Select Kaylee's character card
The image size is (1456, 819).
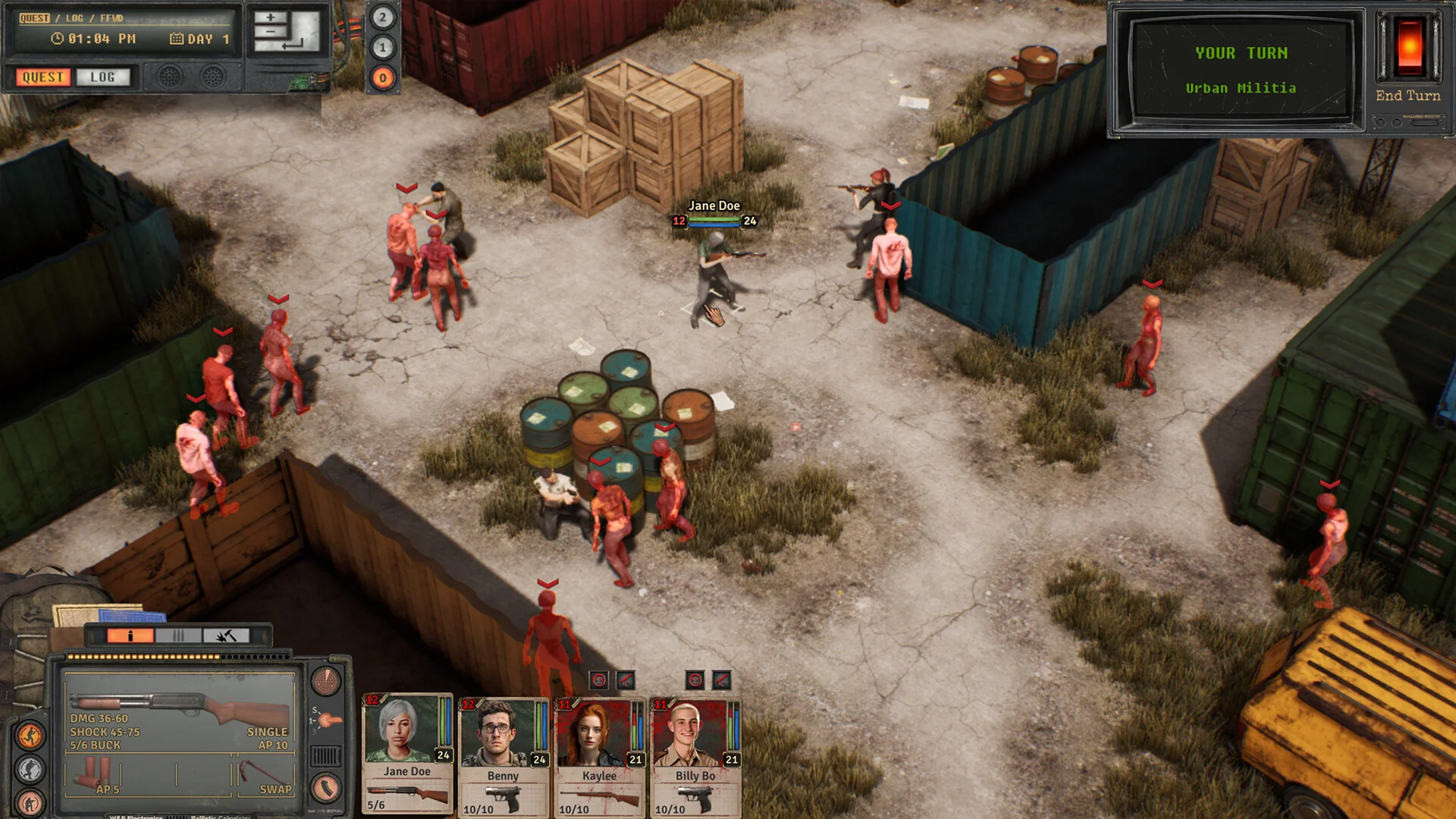click(x=599, y=755)
